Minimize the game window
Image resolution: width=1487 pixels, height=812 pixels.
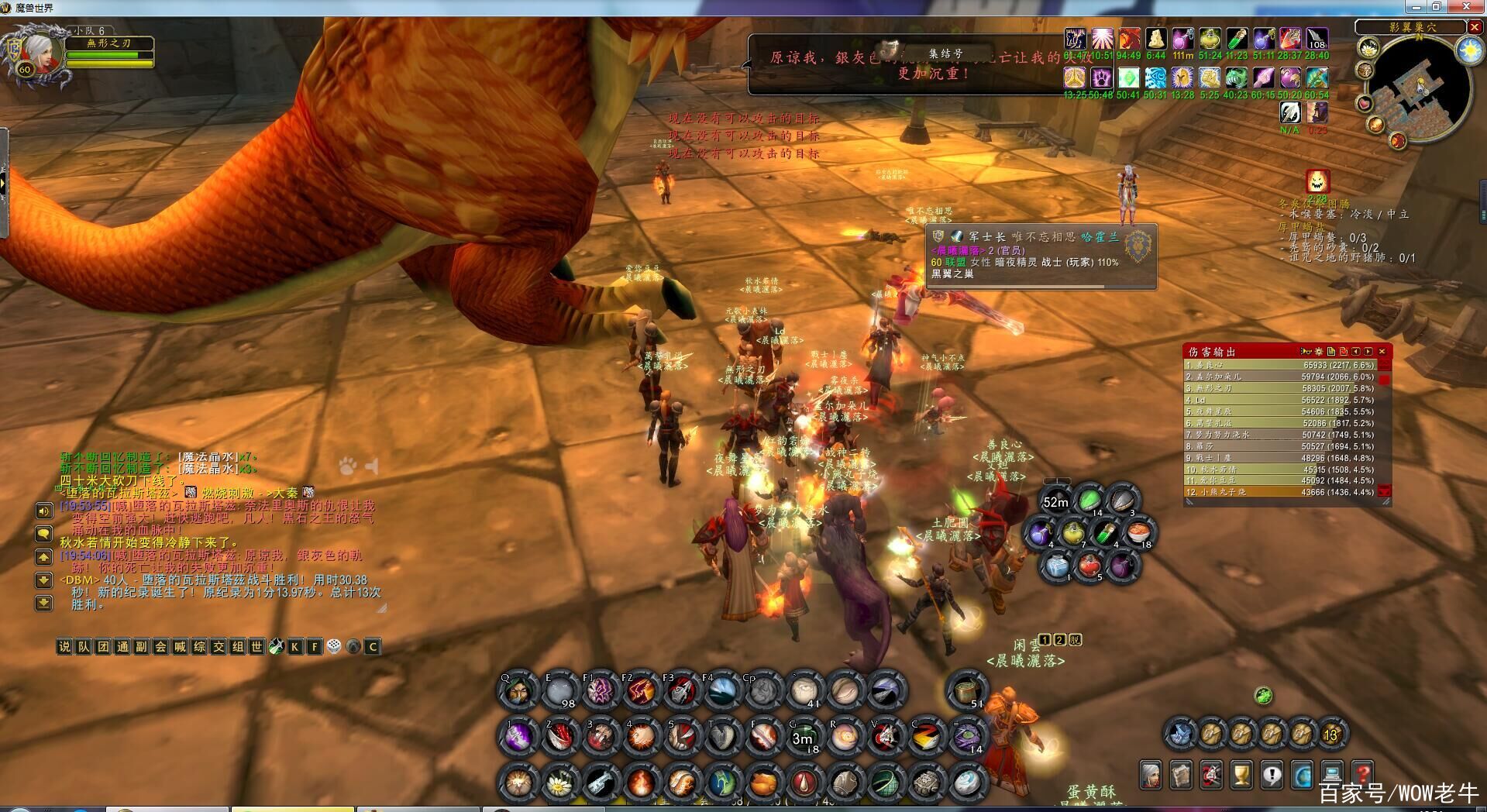pos(1417,7)
